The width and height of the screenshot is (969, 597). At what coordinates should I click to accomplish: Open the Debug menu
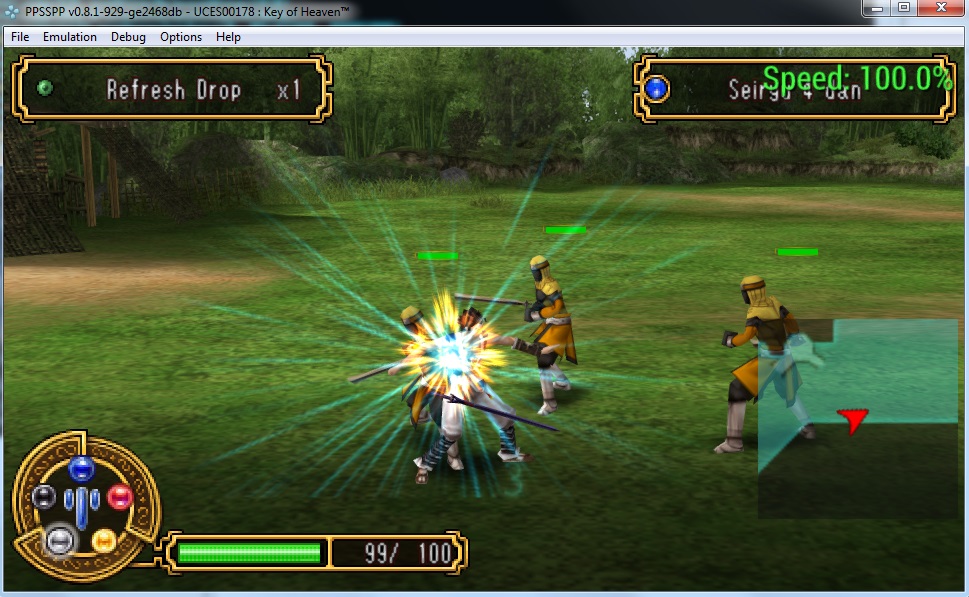coord(128,37)
